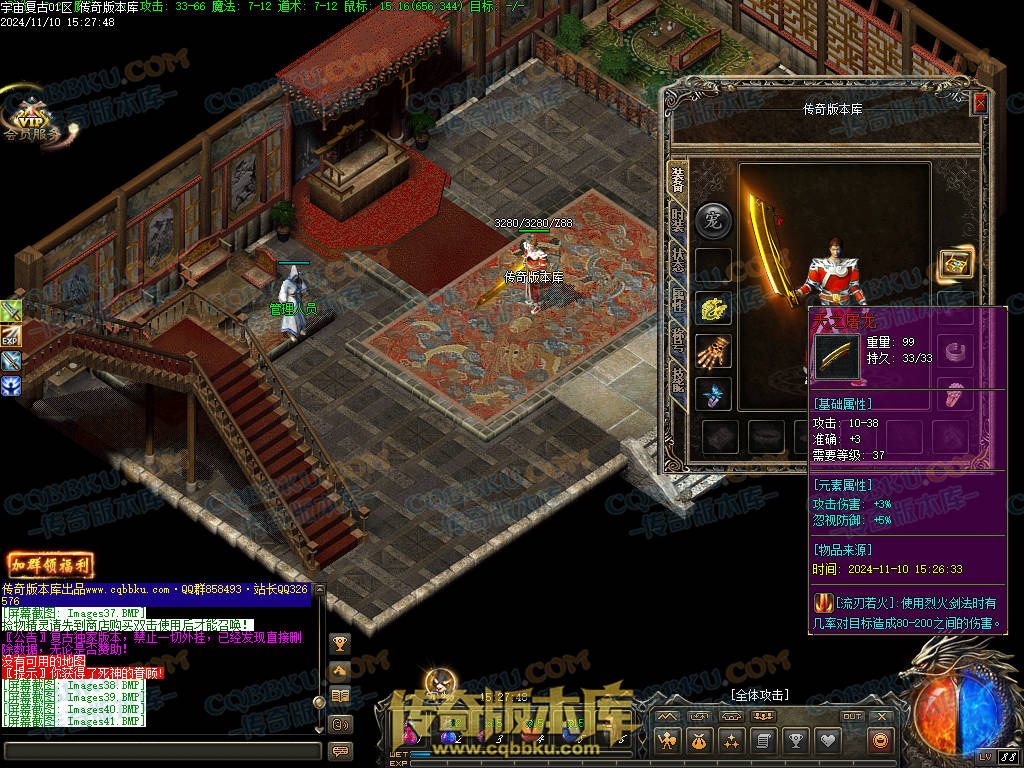
Task: Open the warrior character icon in the bottom bar
Action: pyautogui.click(x=666, y=741)
